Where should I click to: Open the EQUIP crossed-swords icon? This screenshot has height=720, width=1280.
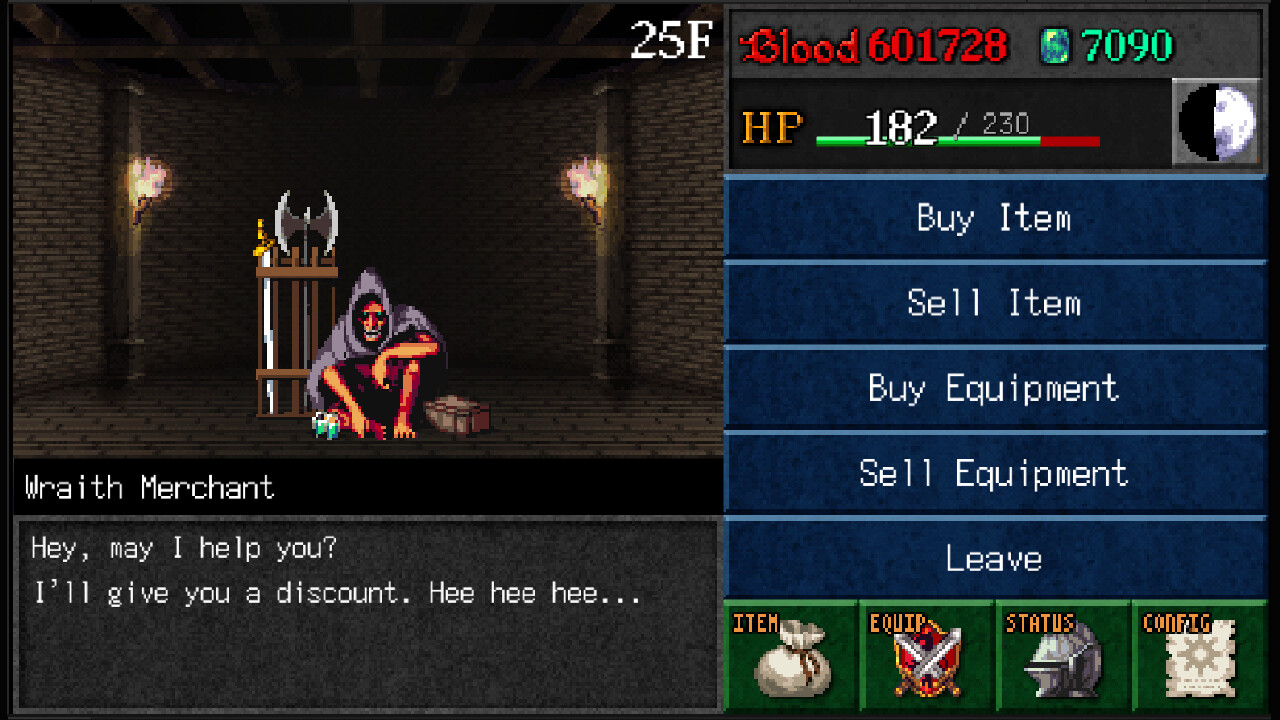tap(928, 660)
